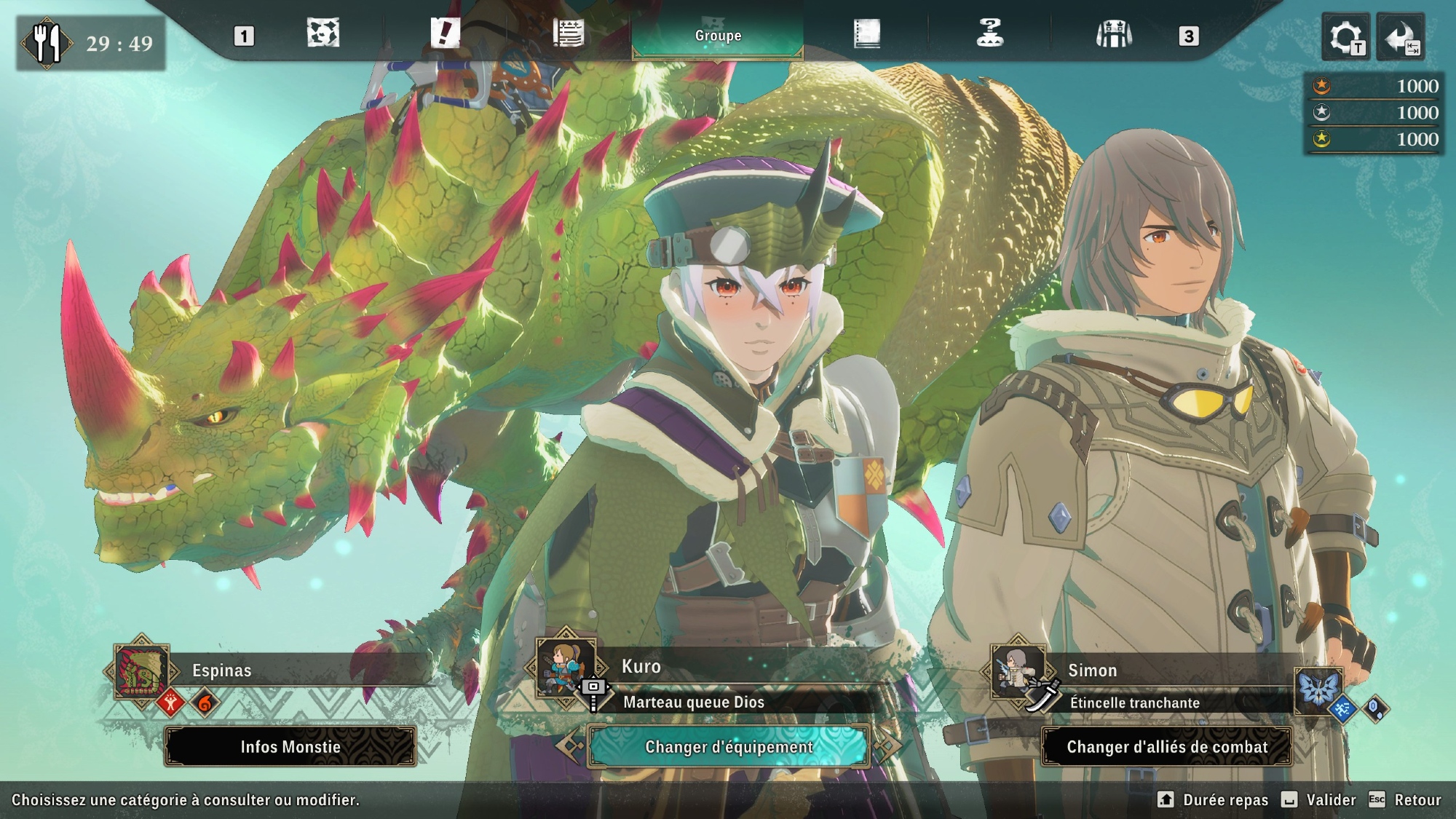Open the notebook journal tab
The height and width of the screenshot is (819, 1456).
coord(866,33)
